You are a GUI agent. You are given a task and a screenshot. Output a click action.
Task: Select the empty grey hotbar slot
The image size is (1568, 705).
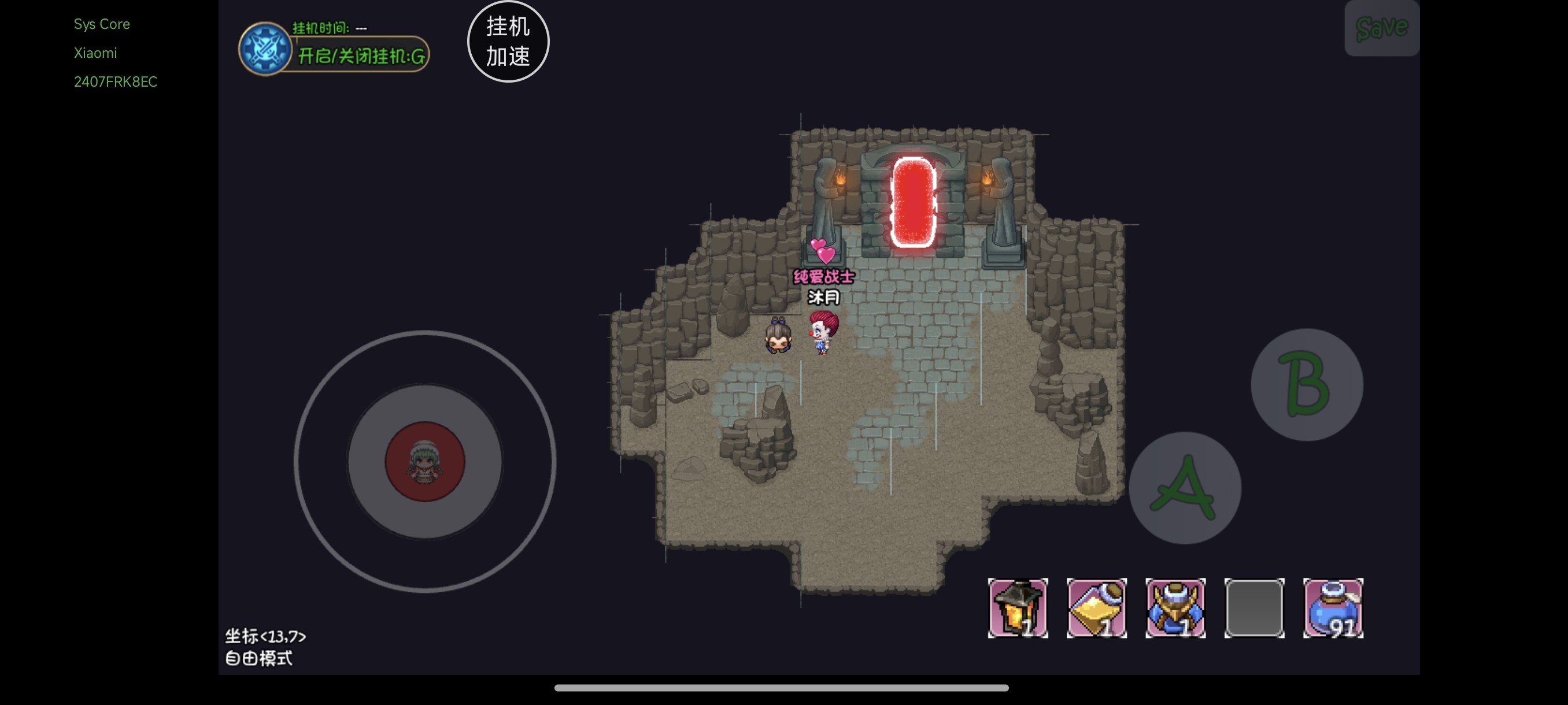(x=1254, y=608)
